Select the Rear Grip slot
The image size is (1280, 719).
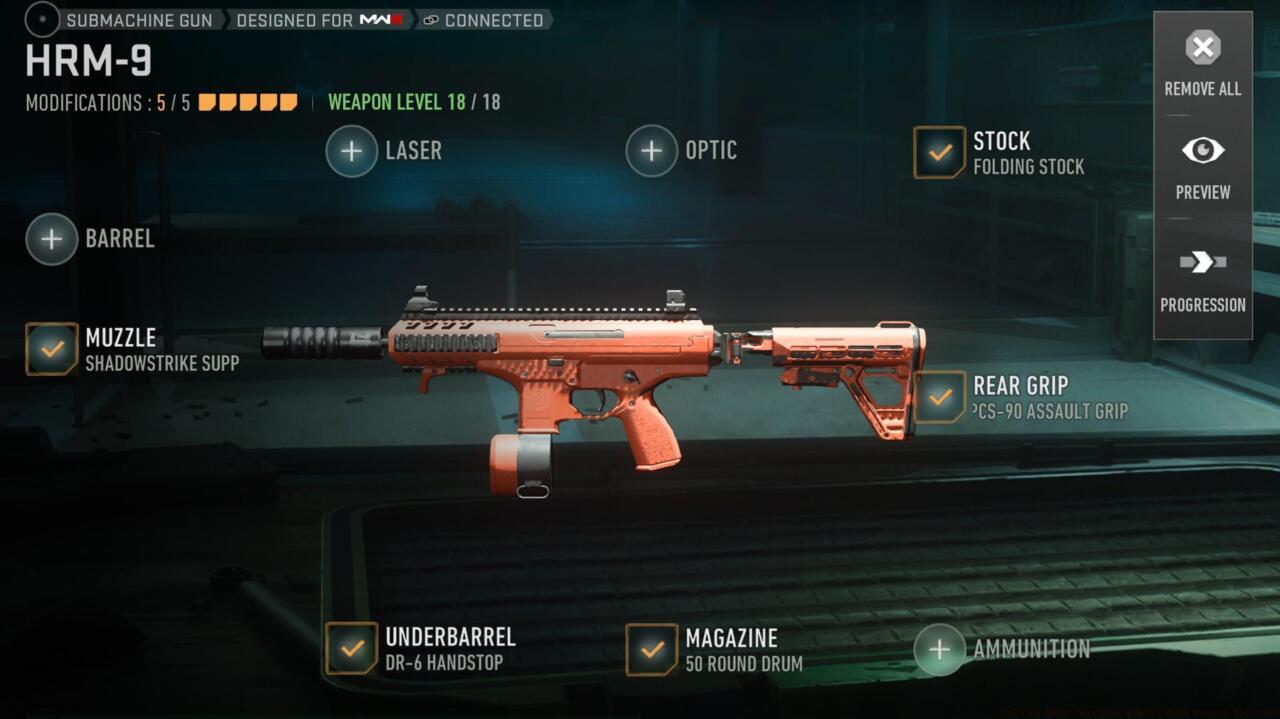(x=940, y=397)
